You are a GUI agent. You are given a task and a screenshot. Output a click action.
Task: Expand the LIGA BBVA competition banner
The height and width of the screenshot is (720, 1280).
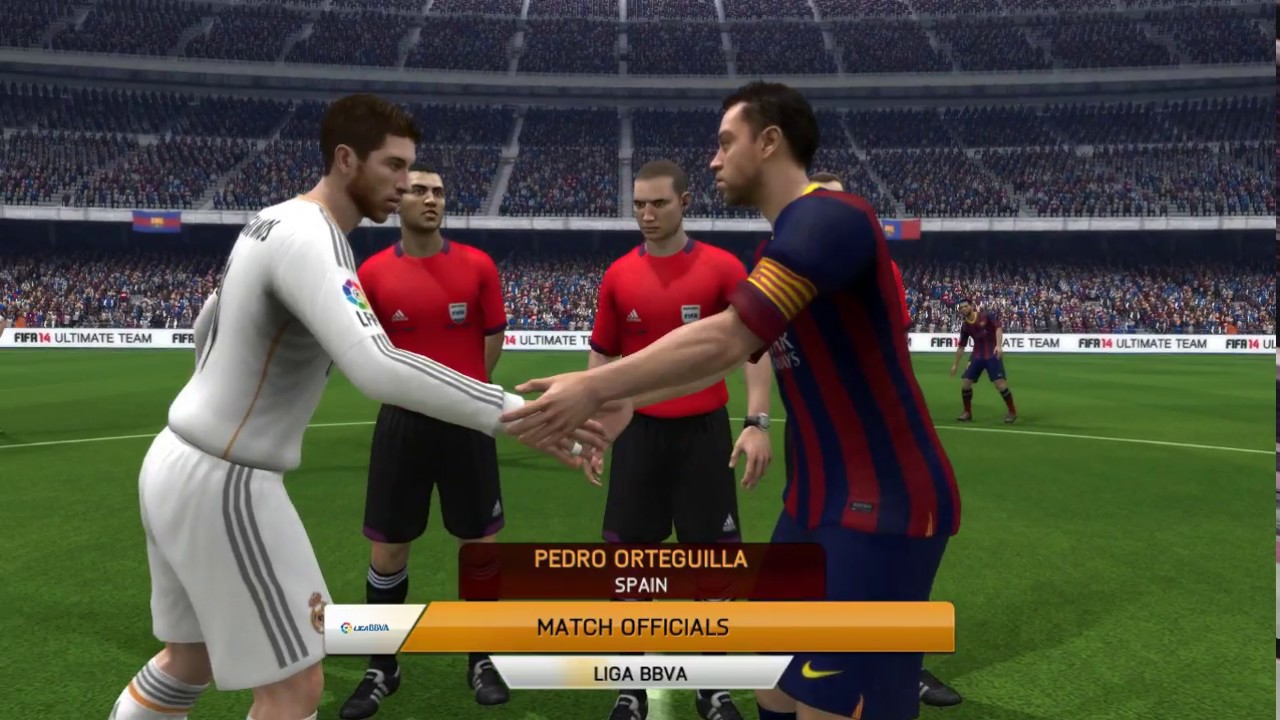click(640, 674)
